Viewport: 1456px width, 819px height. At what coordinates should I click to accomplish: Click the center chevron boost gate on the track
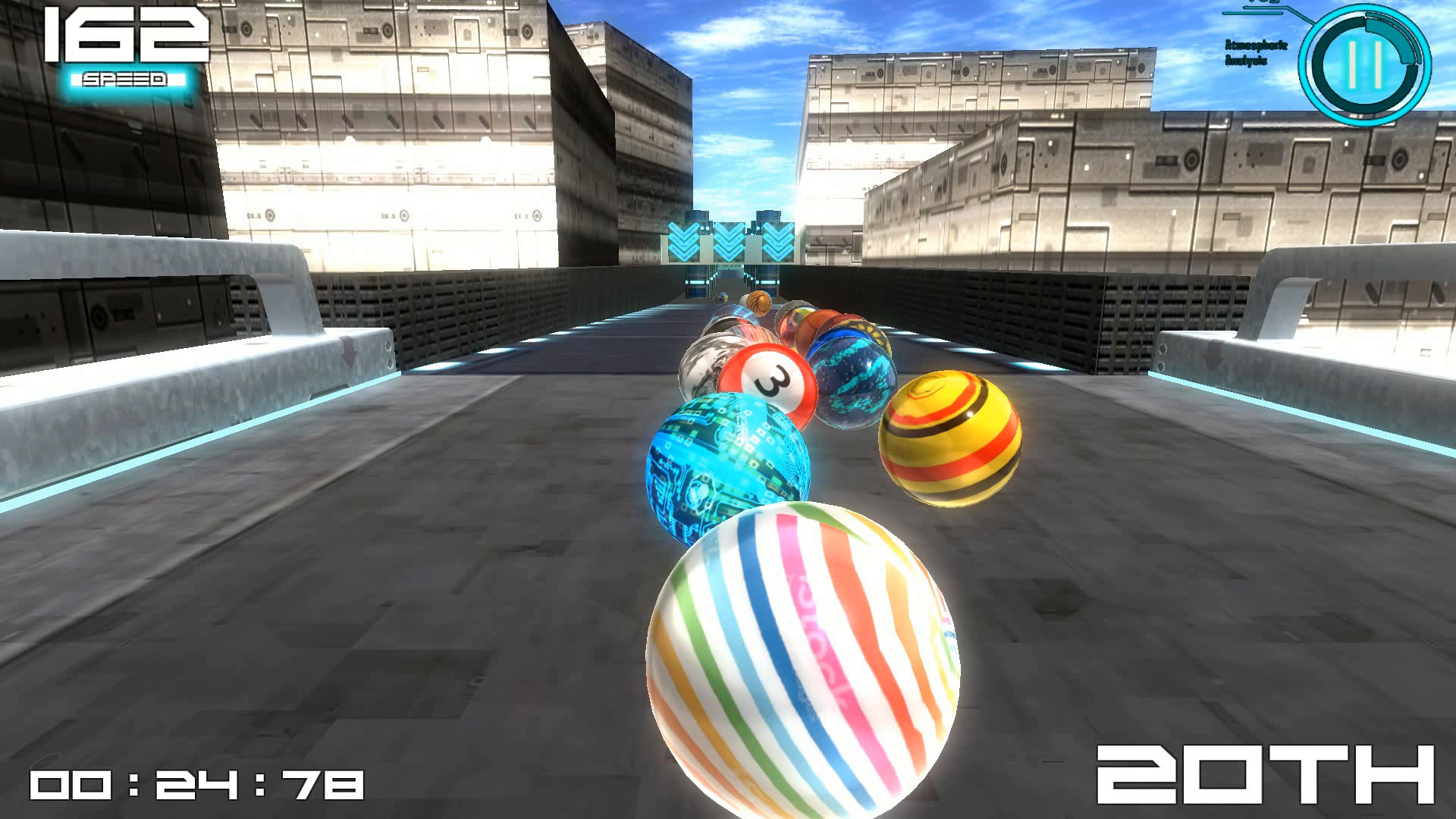point(729,239)
